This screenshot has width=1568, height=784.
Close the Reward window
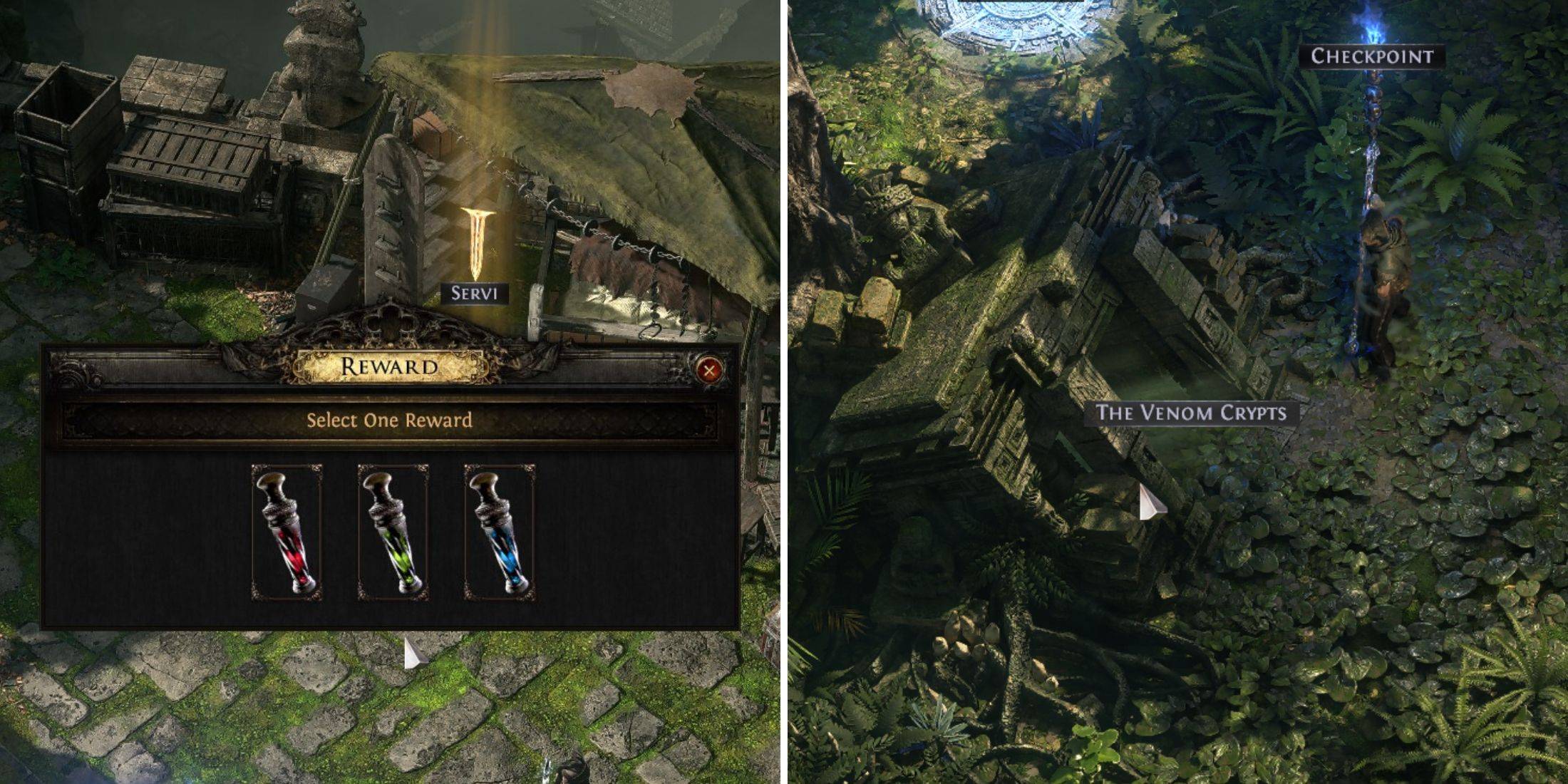(708, 369)
